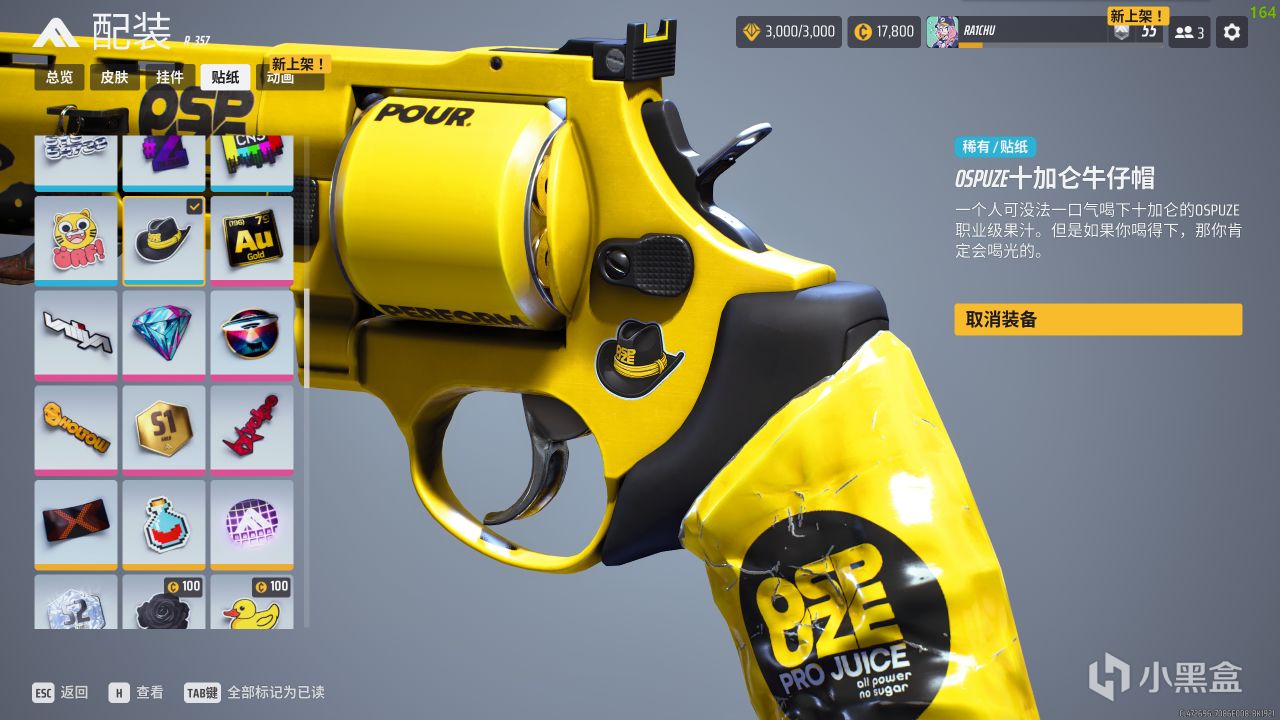The width and height of the screenshot is (1280, 720).
Task: Select the S1 gold hexagon badge sticker
Action: (164, 428)
